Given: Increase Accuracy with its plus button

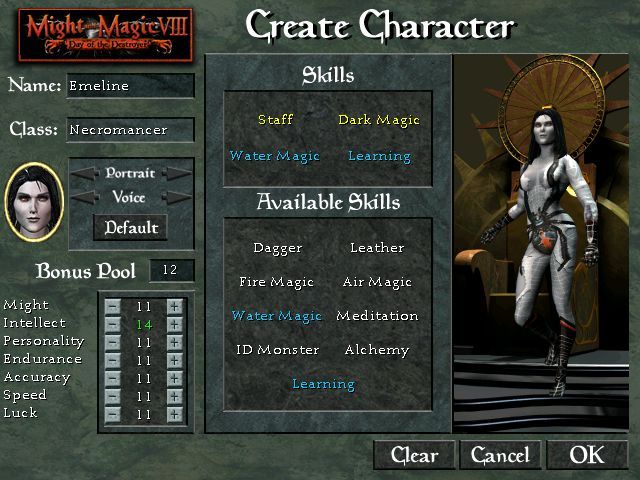Looking at the screenshot, I should pyautogui.click(x=174, y=378).
